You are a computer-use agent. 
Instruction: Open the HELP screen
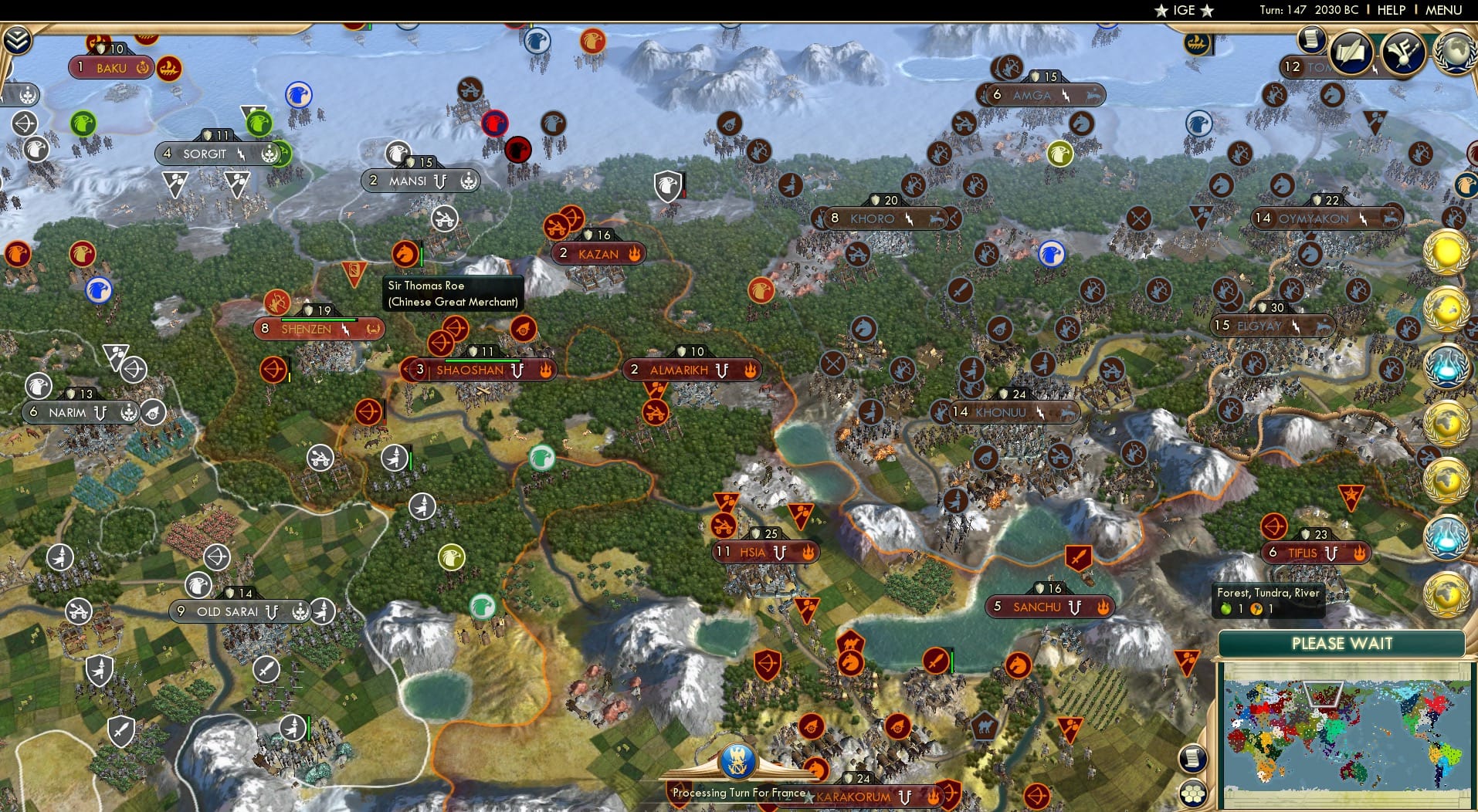coord(1390,10)
